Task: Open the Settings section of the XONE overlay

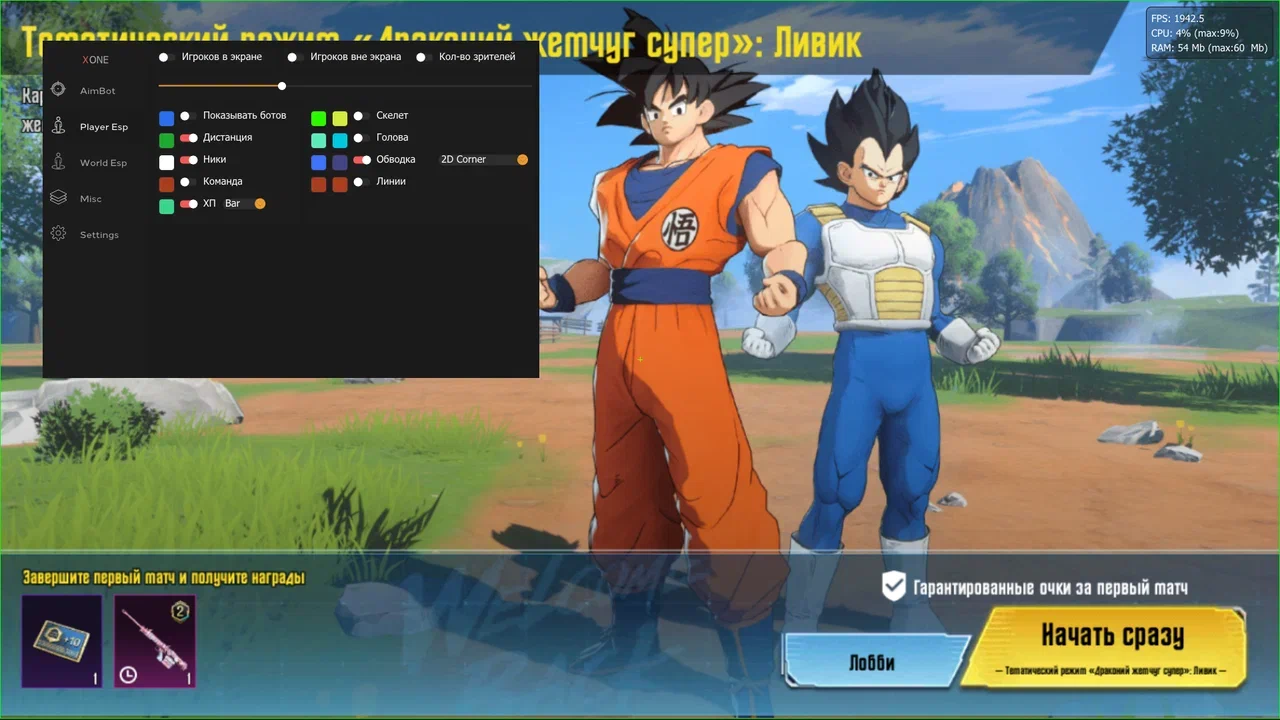Action: point(98,235)
